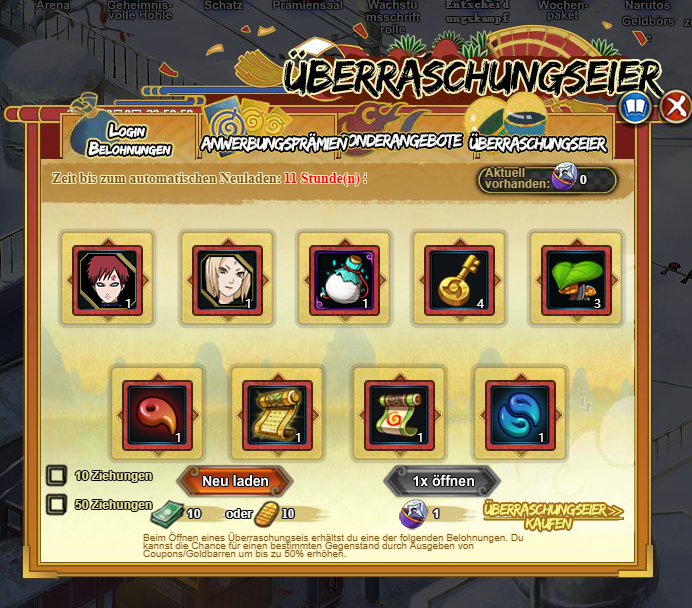Select the green leaf item reward
The image size is (692, 608).
[x=575, y=278]
